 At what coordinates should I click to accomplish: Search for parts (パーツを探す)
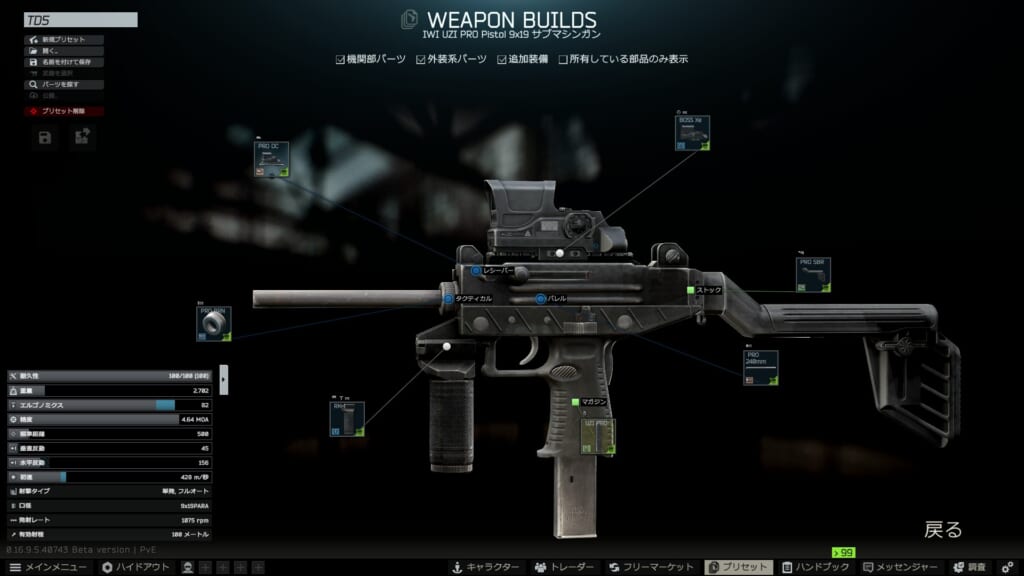(x=62, y=85)
